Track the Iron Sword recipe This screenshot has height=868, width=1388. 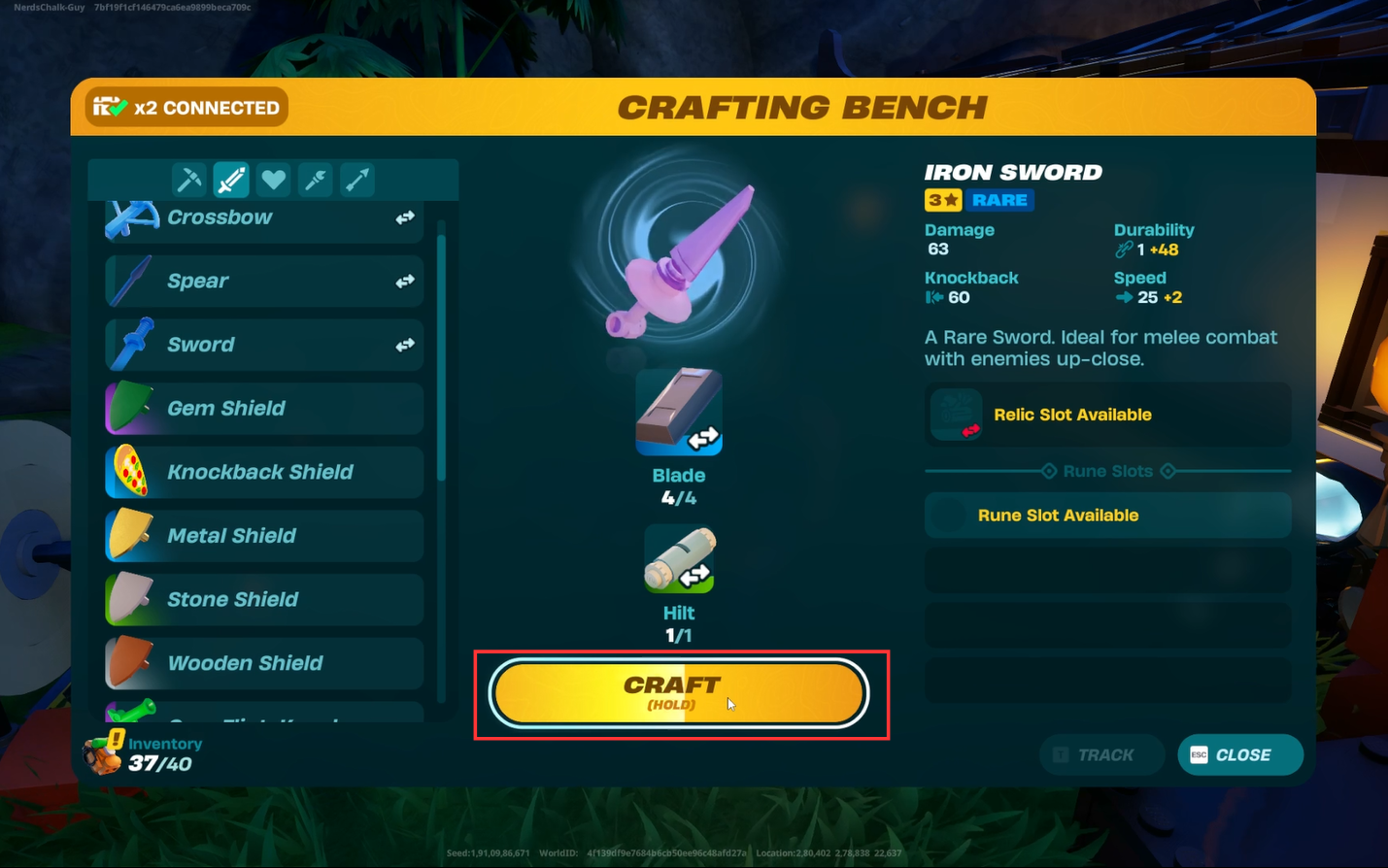[x=1100, y=754]
